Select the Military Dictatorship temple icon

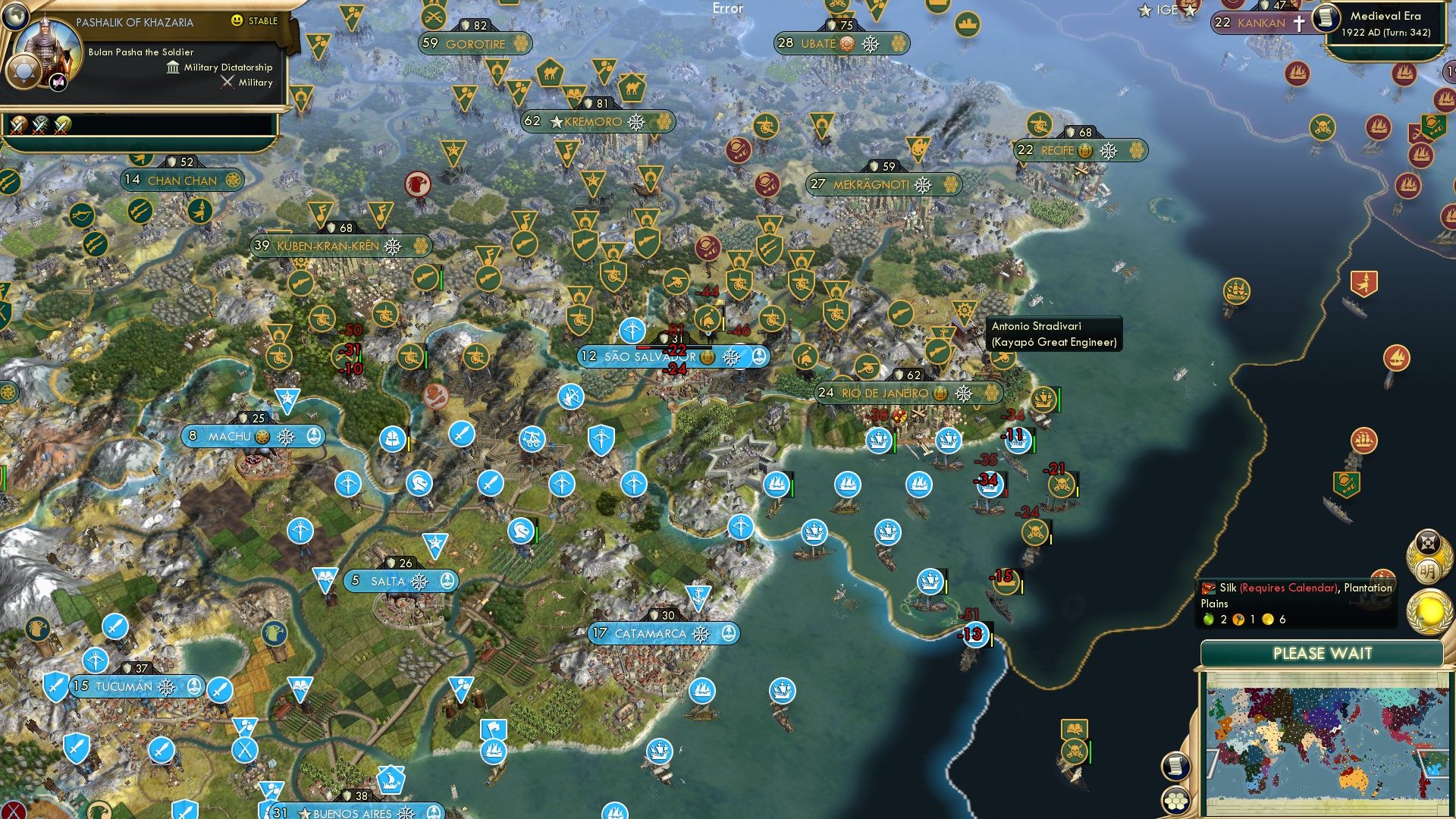tap(172, 67)
